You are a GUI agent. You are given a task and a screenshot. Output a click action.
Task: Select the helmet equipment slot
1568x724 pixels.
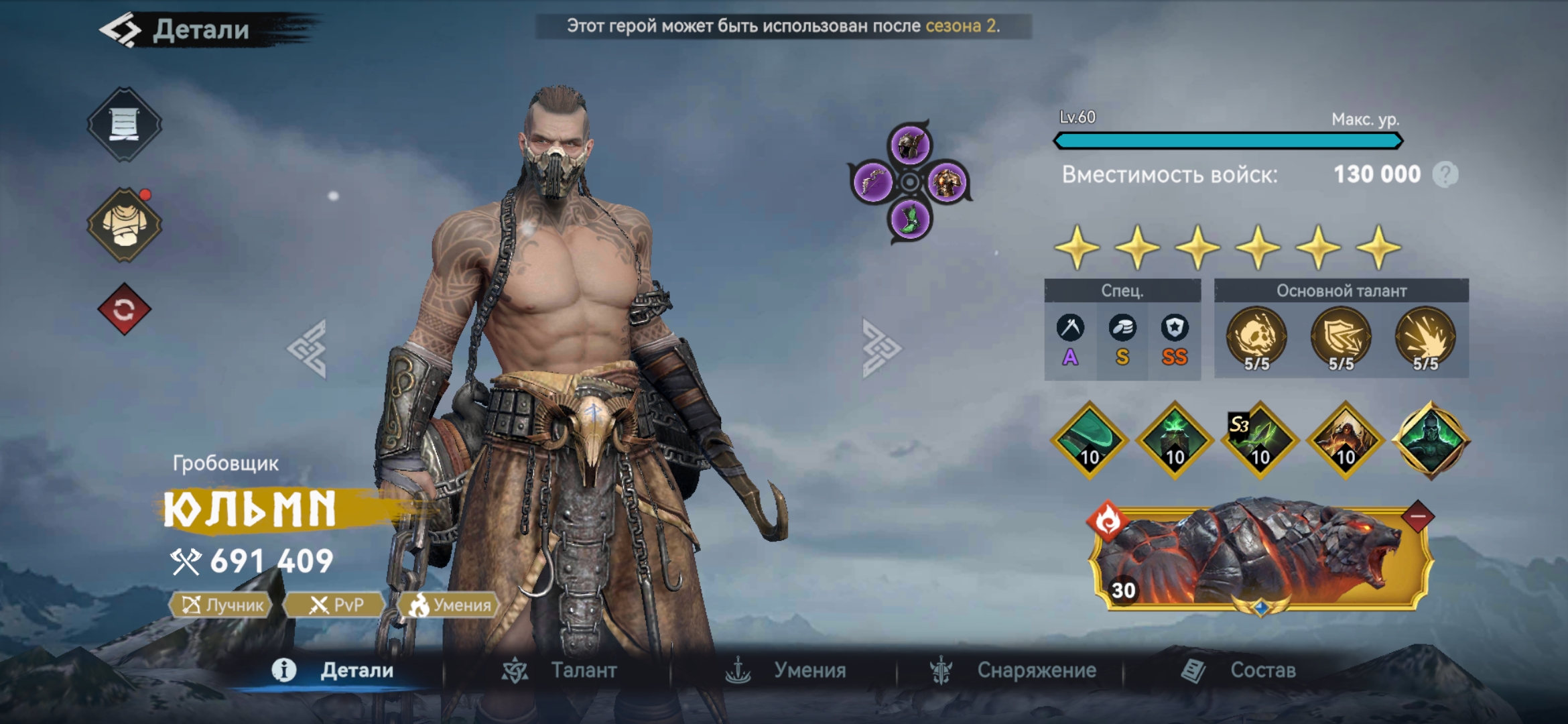pyautogui.click(x=910, y=145)
